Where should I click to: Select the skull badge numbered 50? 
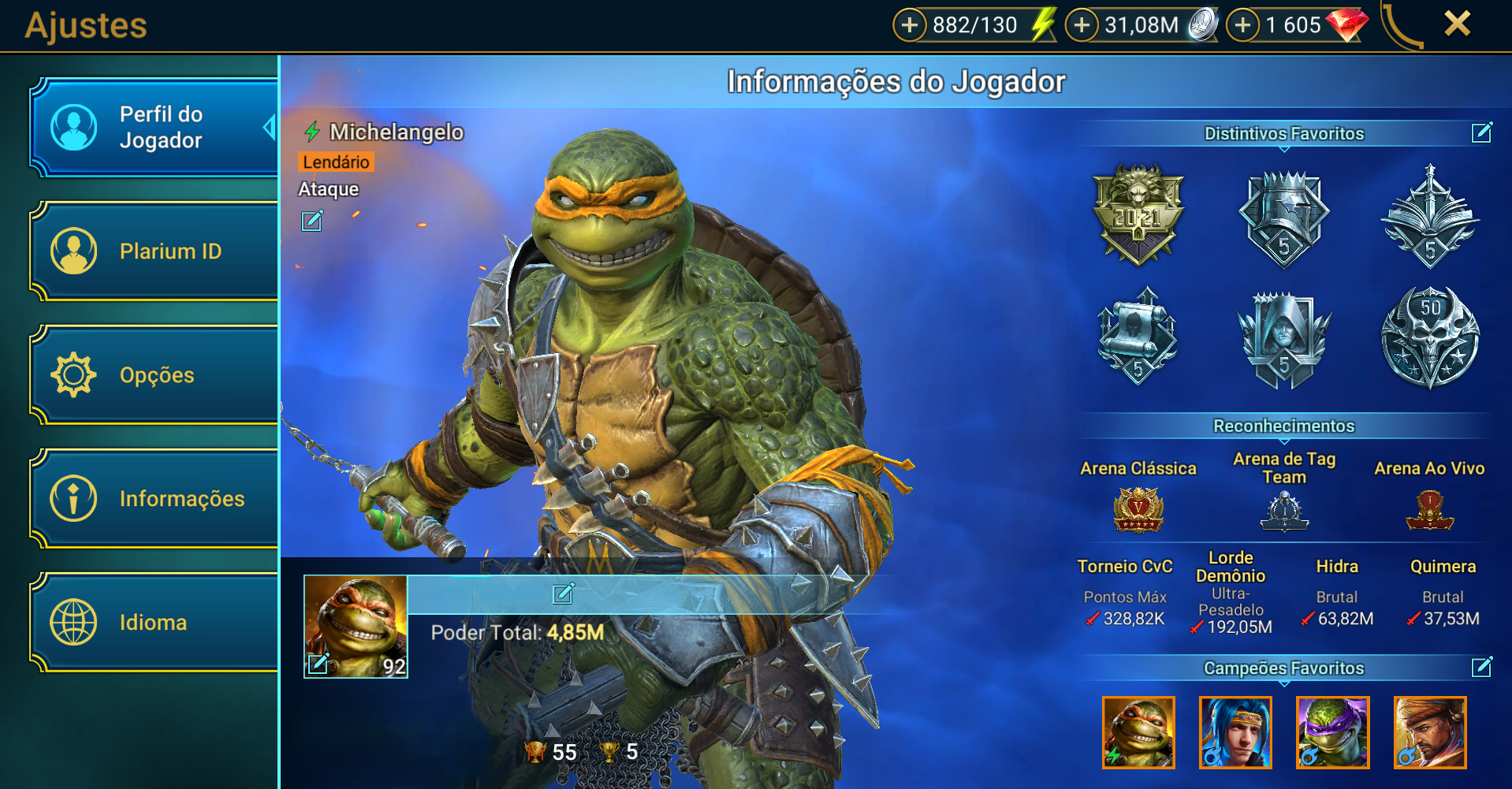coord(1430,337)
